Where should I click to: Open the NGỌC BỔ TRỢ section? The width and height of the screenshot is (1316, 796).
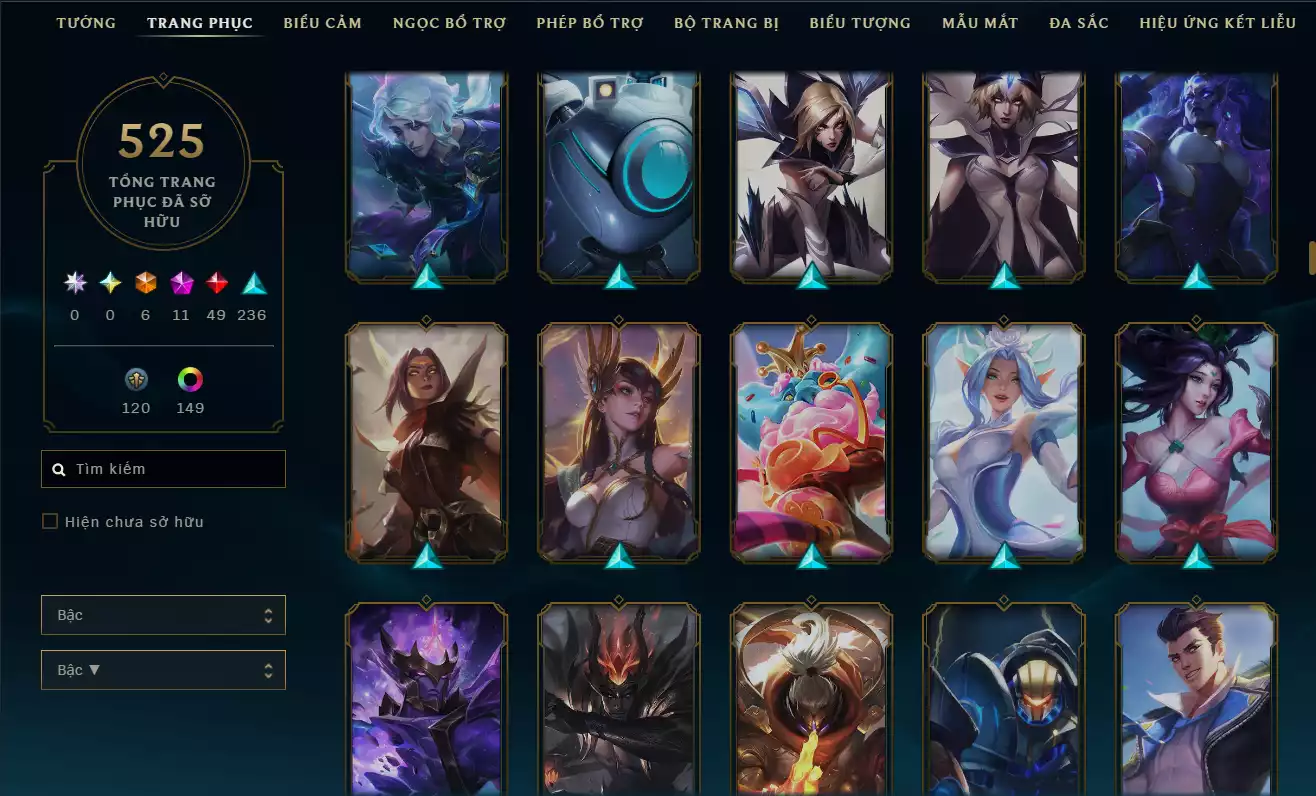(x=449, y=22)
